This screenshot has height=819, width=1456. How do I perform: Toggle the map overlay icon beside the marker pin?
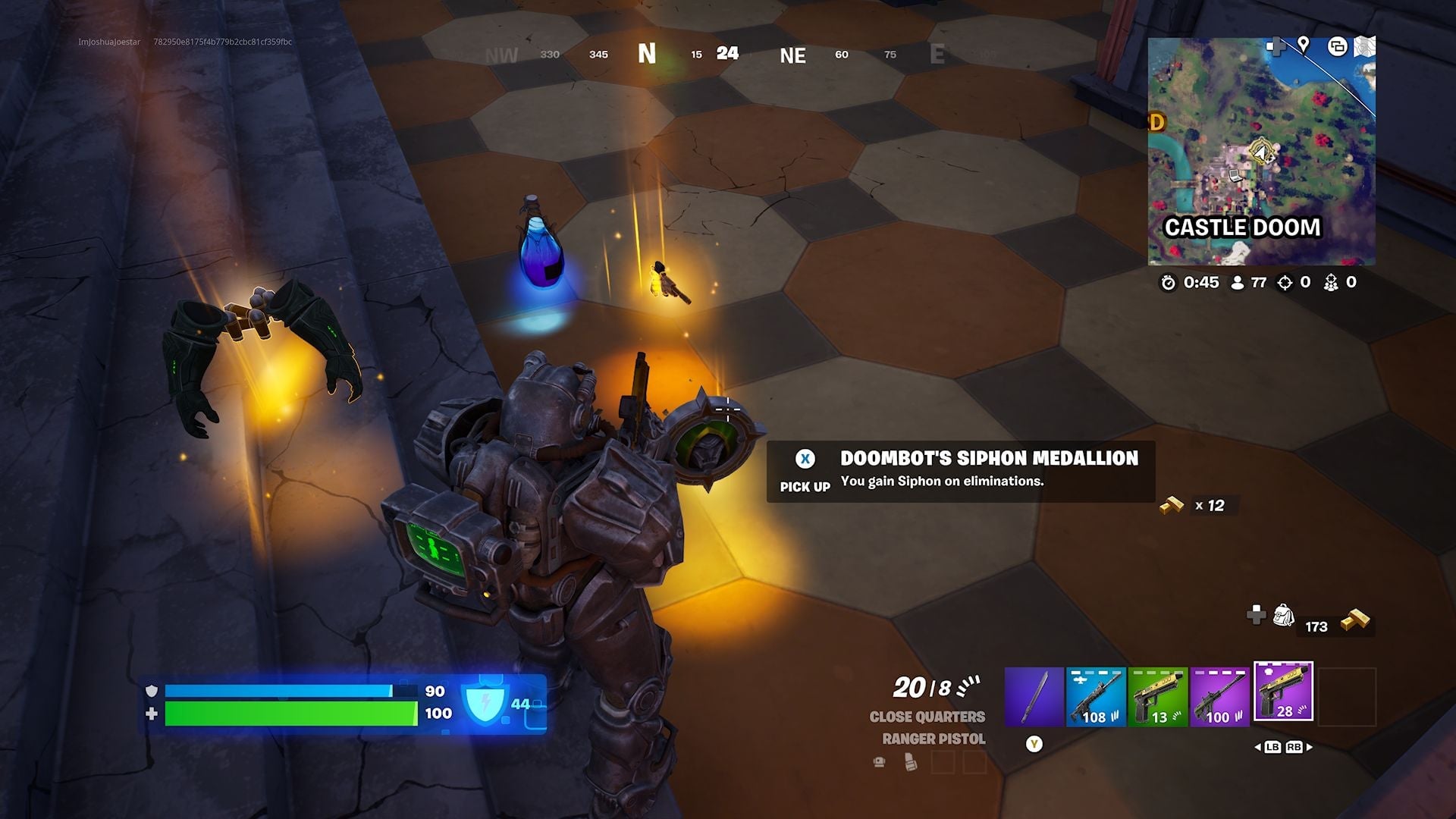(1337, 47)
